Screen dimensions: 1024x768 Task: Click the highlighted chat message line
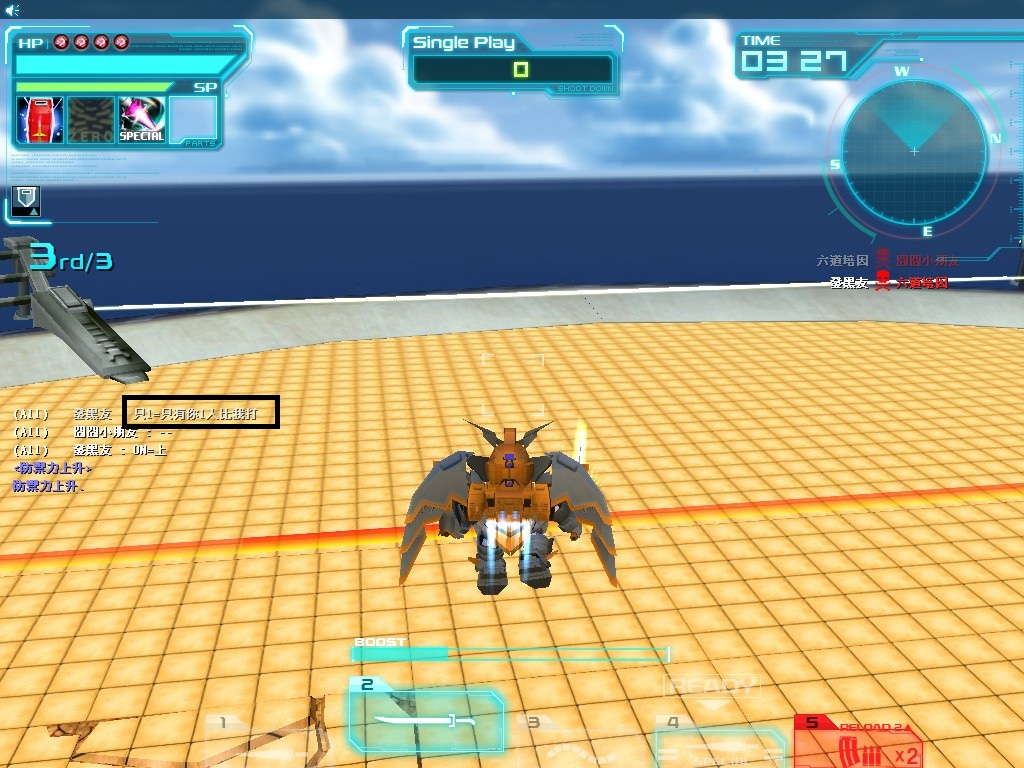click(x=201, y=412)
